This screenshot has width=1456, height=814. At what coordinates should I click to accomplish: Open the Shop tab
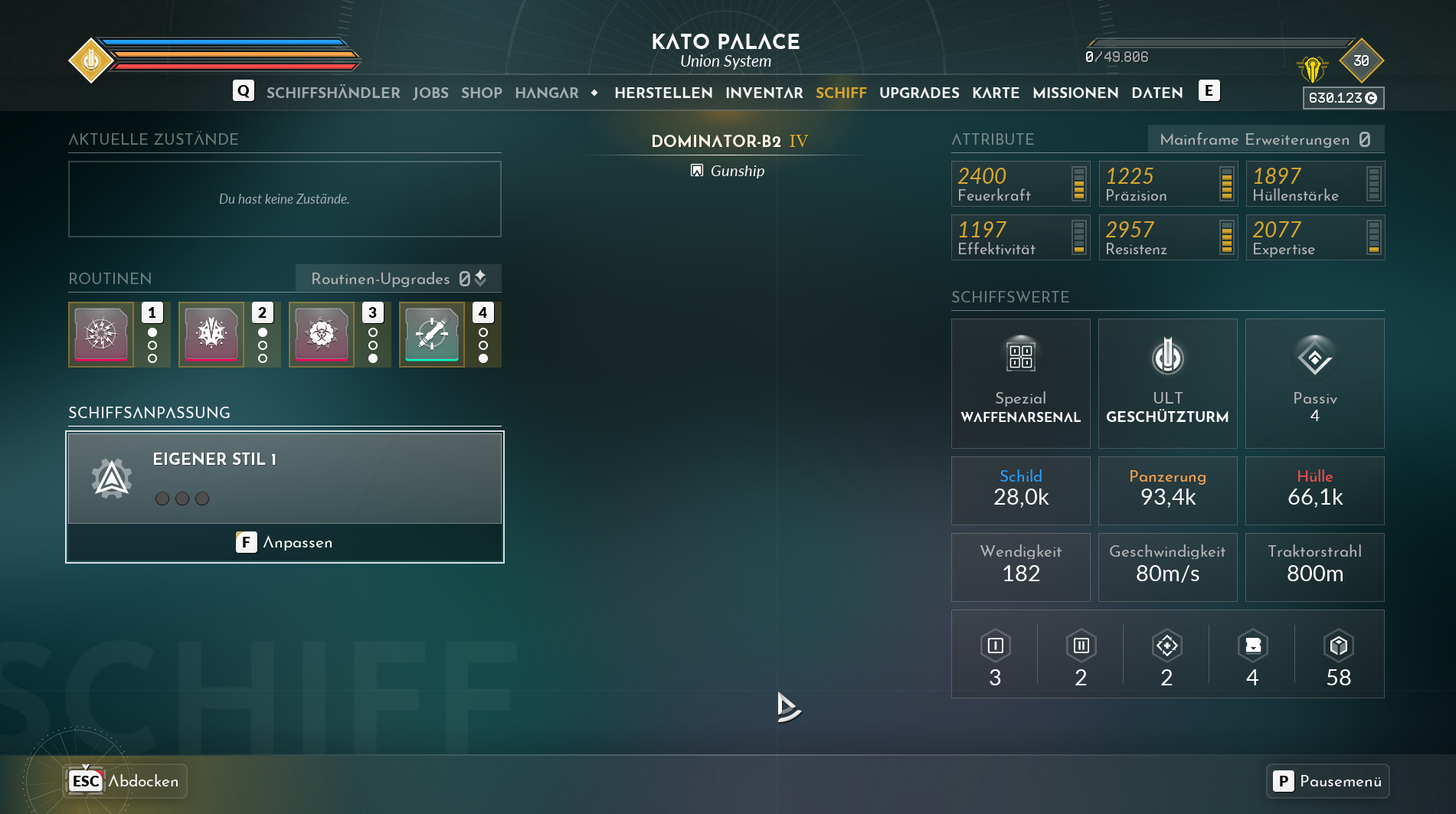(x=481, y=93)
